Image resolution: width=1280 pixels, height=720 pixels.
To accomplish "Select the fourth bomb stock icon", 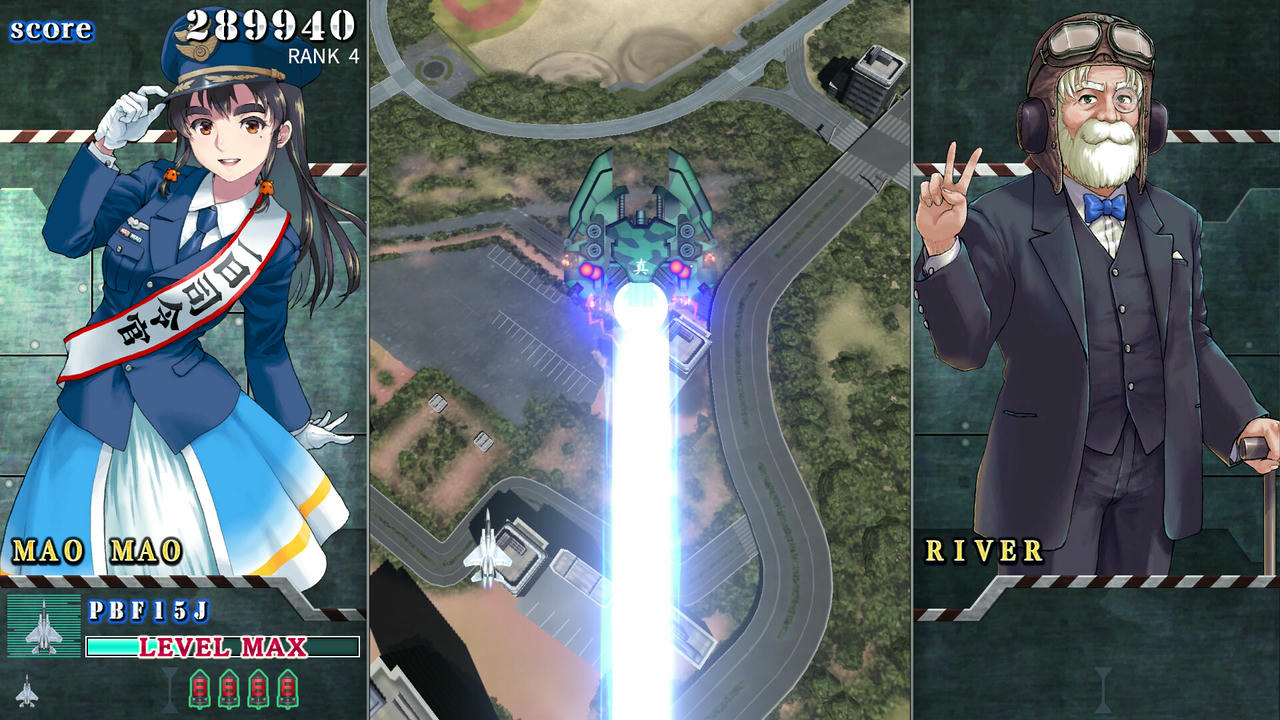I will pos(288,688).
